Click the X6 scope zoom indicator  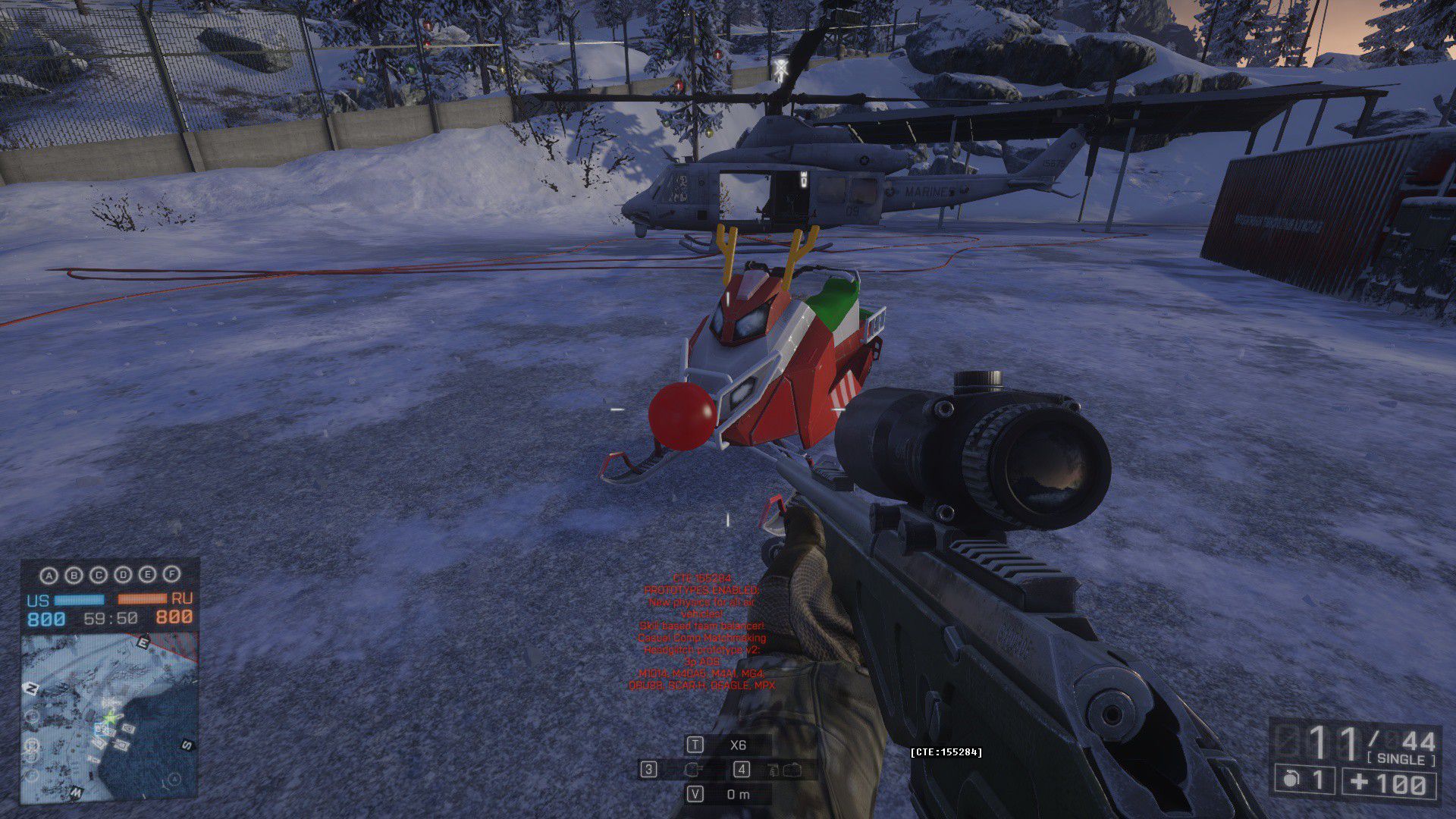738,745
